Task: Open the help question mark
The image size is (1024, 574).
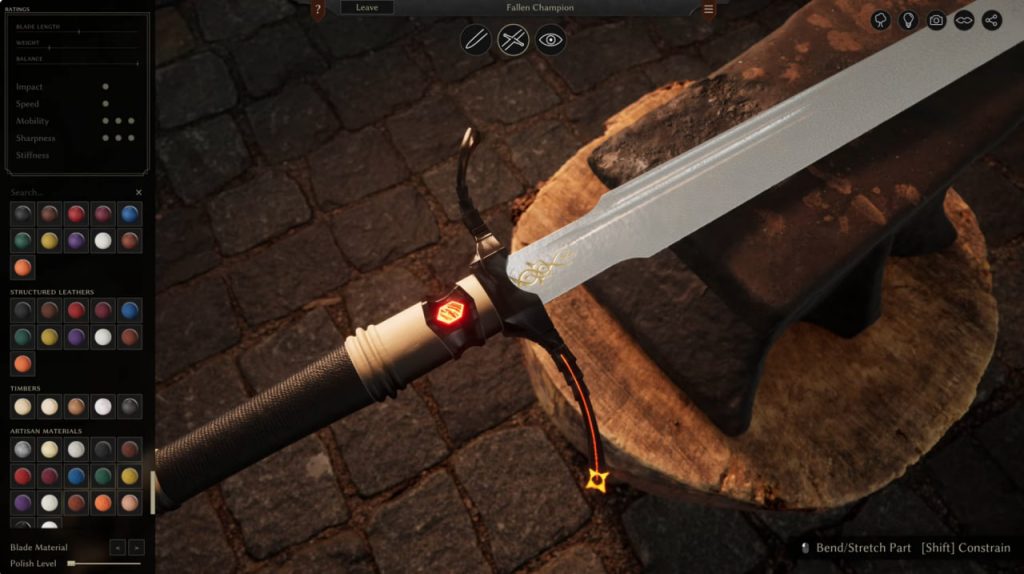Action: click(318, 10)
